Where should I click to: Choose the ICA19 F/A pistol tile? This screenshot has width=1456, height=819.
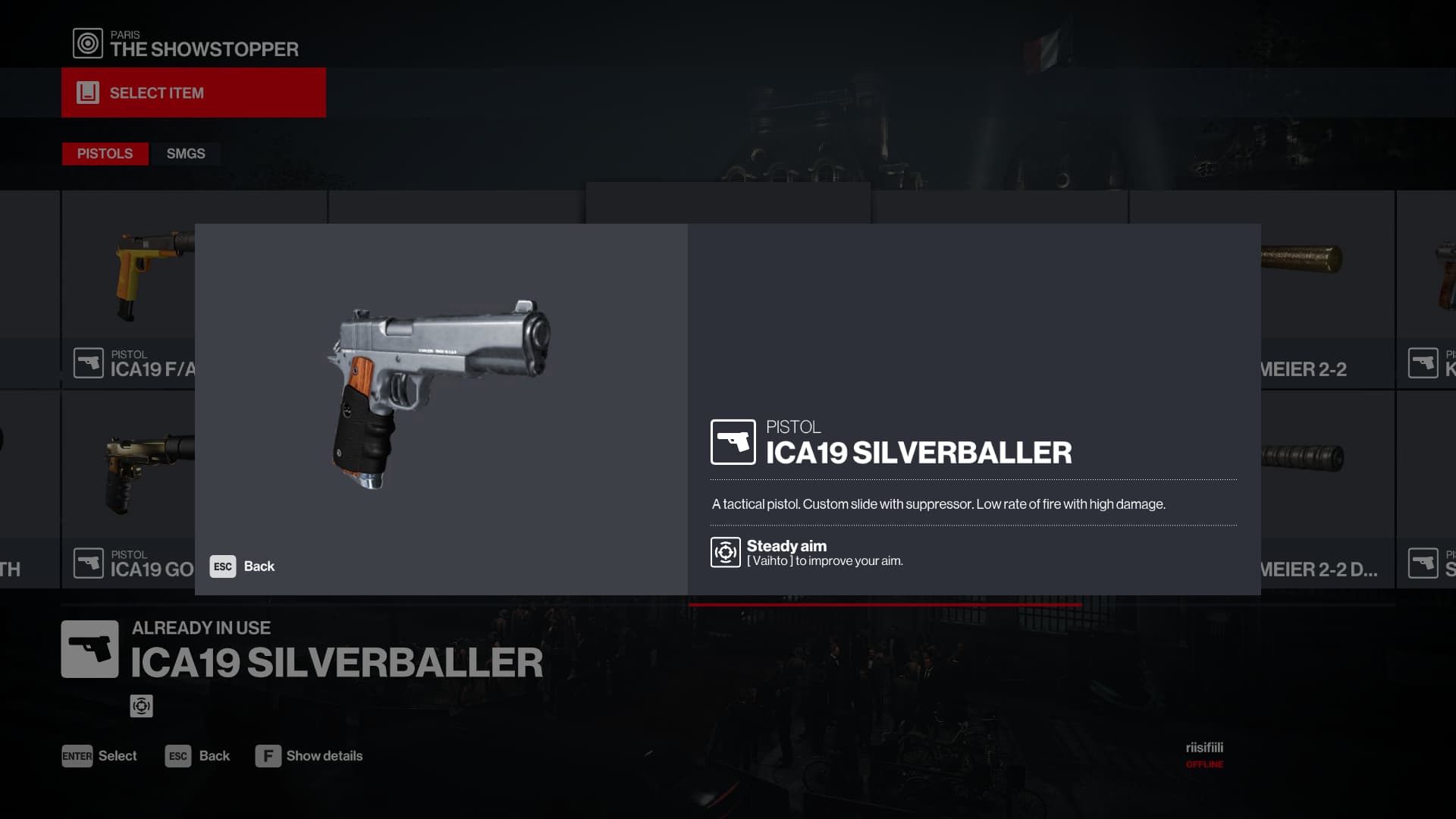point(128,288)
